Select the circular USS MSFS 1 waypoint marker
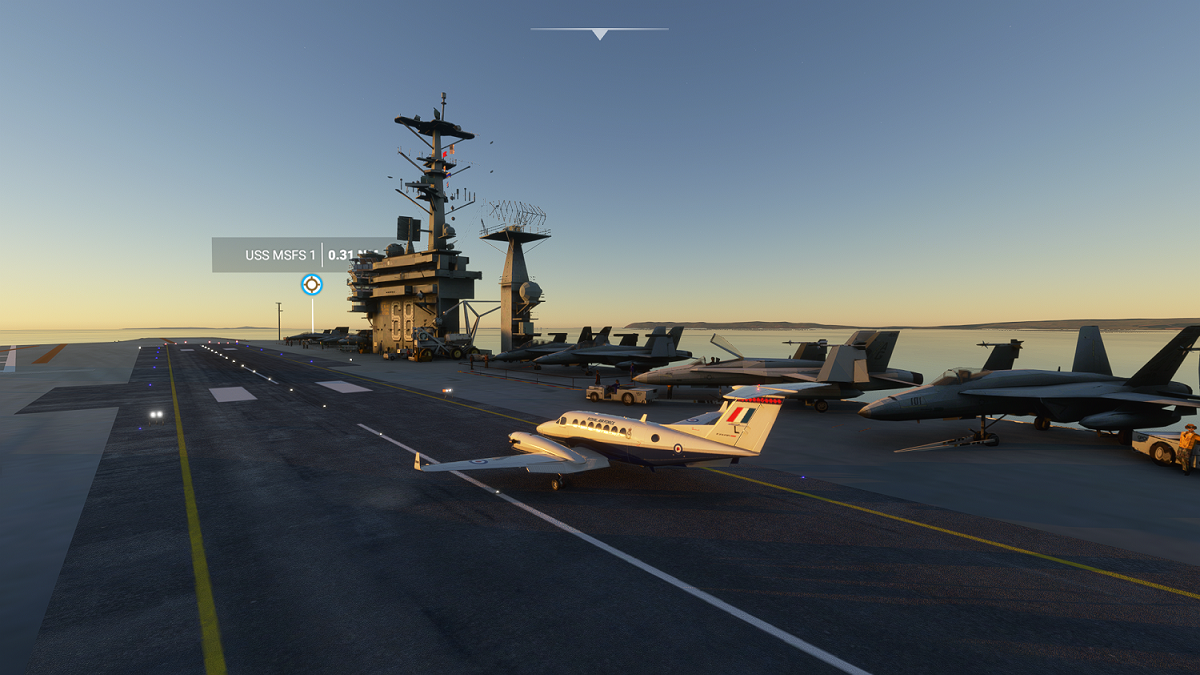 click(x=312, y=285)
